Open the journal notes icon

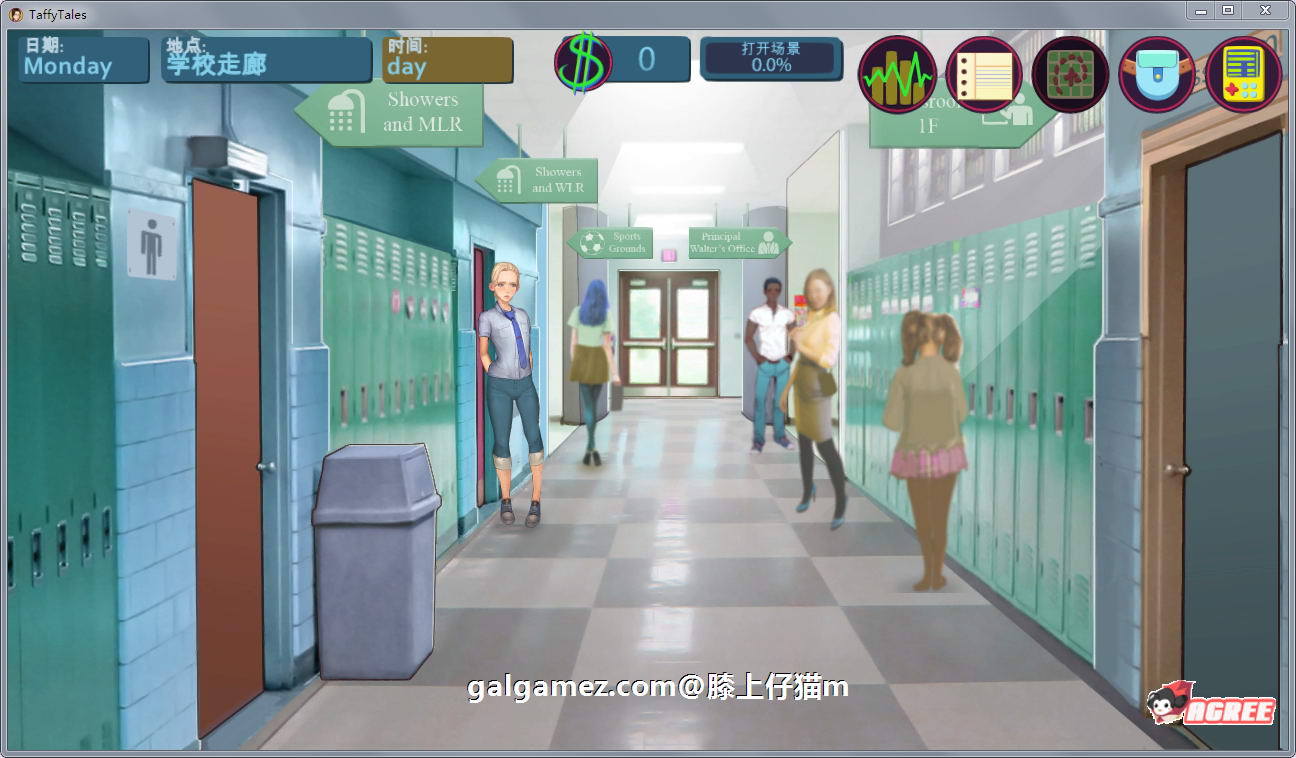(x=983, y=74)
